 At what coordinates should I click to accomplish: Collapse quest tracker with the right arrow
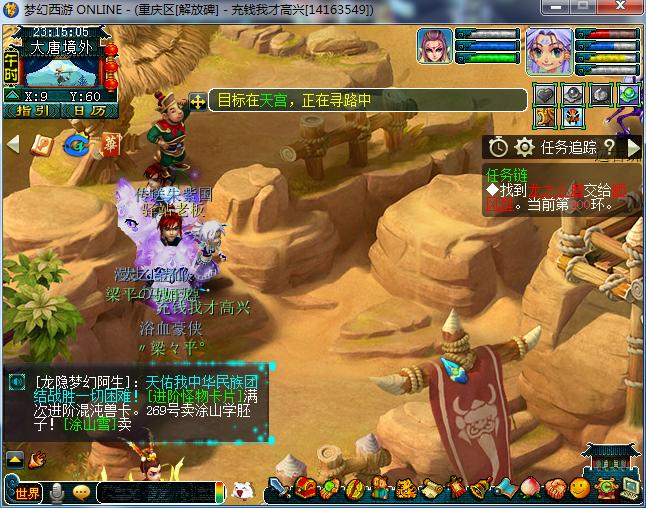point(633,147)
